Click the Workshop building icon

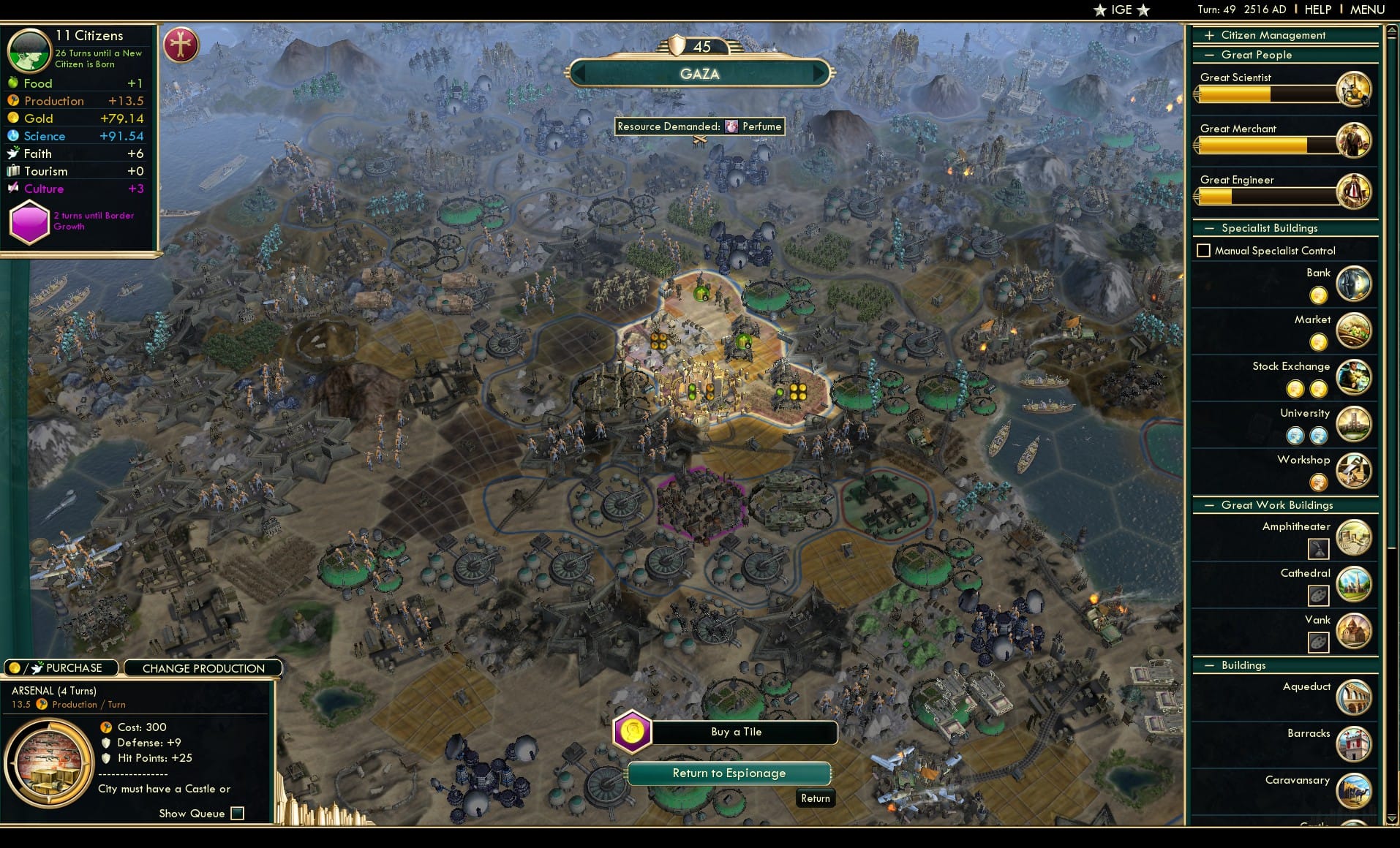coord(1352,470)
